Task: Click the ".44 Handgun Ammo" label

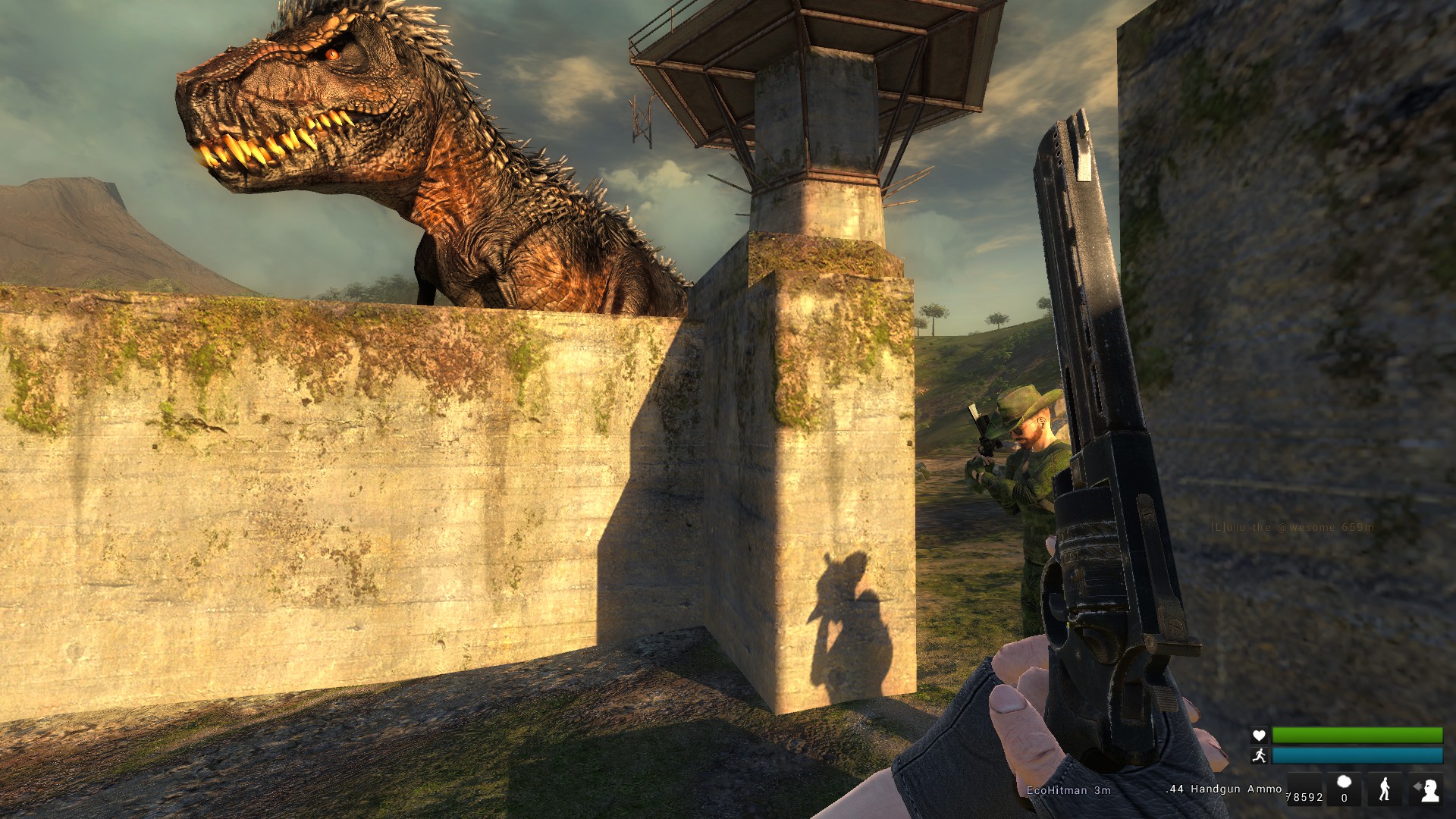Action: tap(1225, 789)
